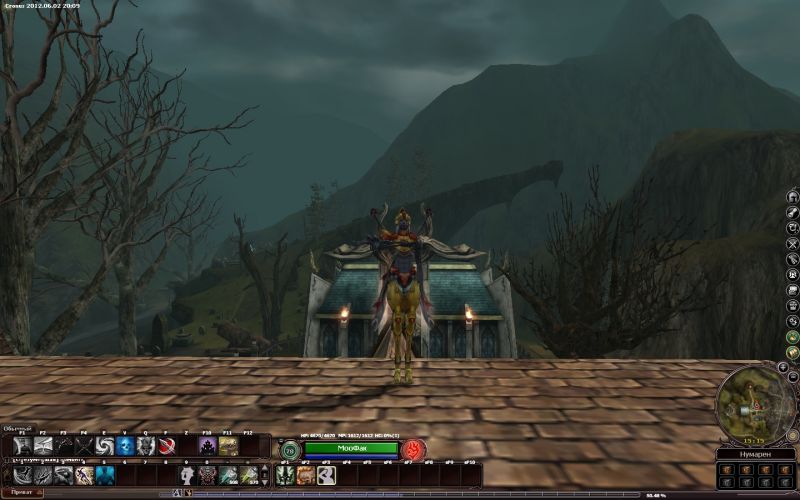Click the topmost round side-menu button
Image resolution: width=800 pixels, height=500 pixels.
point(792,196)
